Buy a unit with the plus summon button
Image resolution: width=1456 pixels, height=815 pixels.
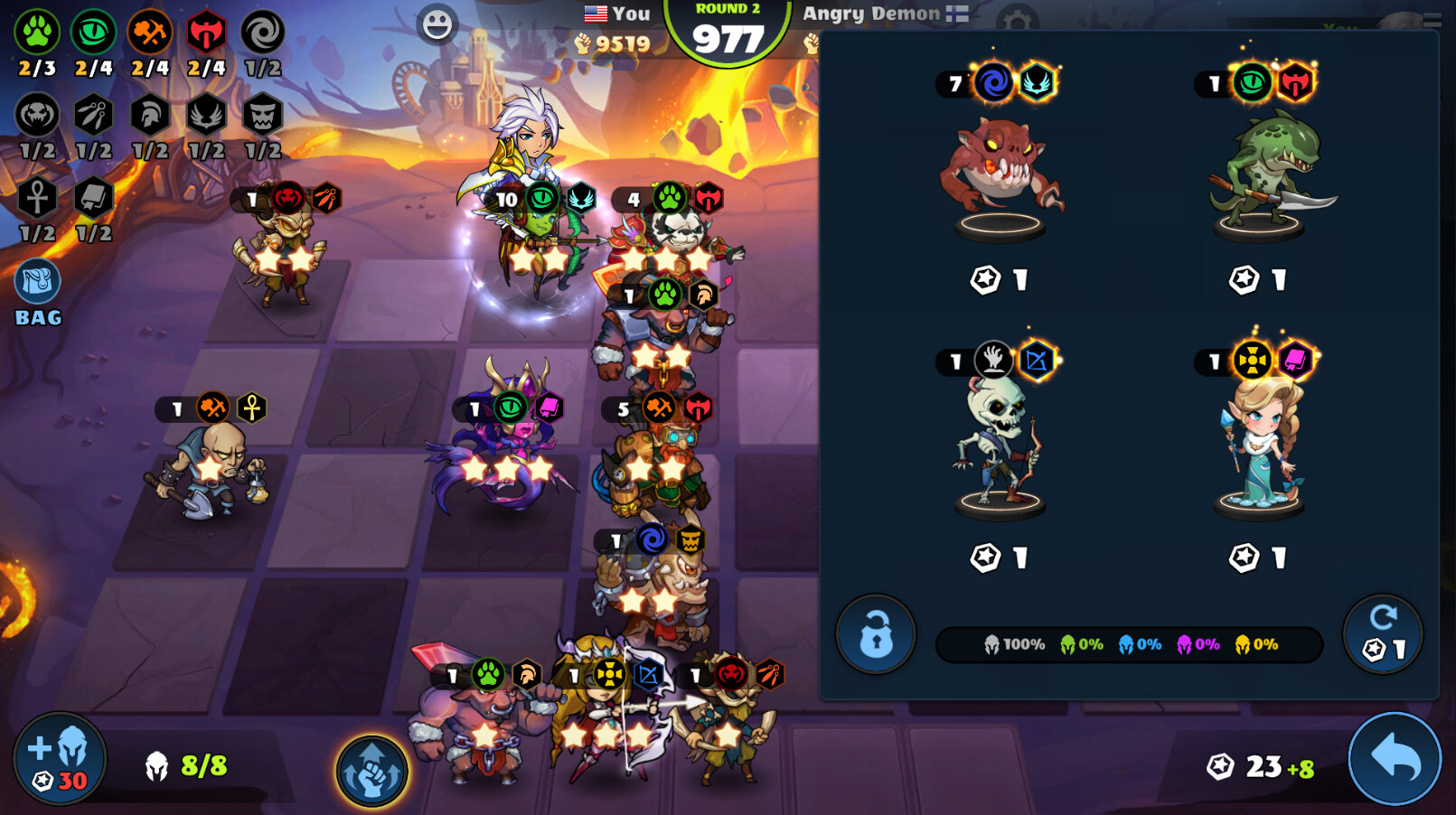61,757
